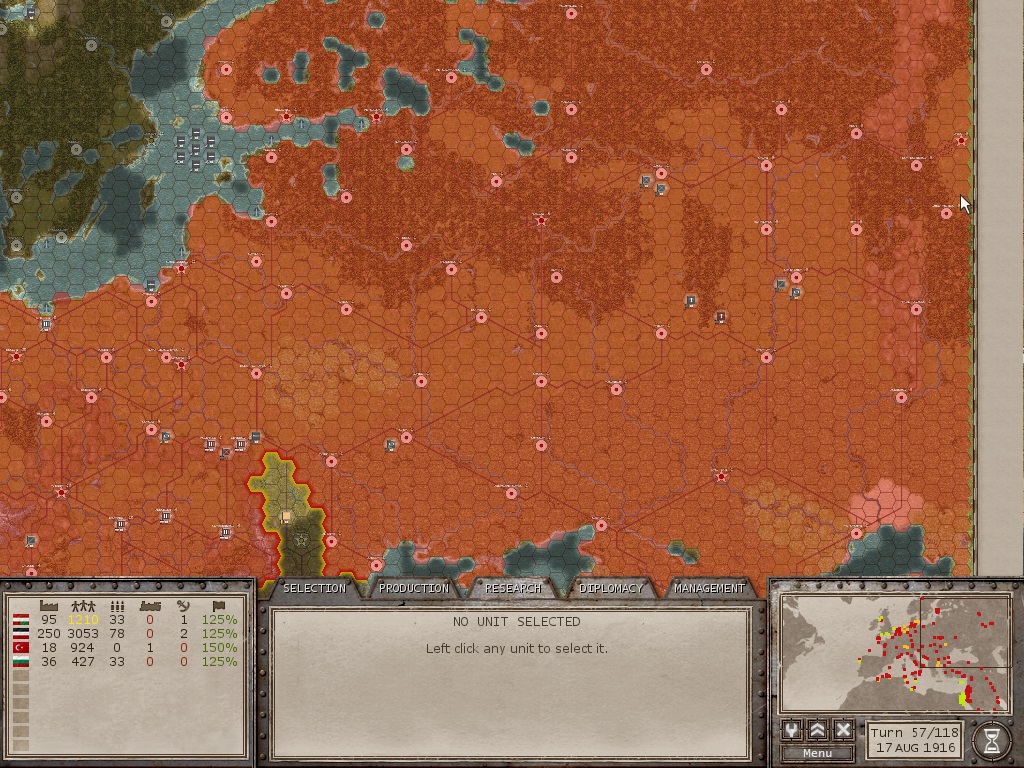Select the Ottoman Turkey flag row

20,648
